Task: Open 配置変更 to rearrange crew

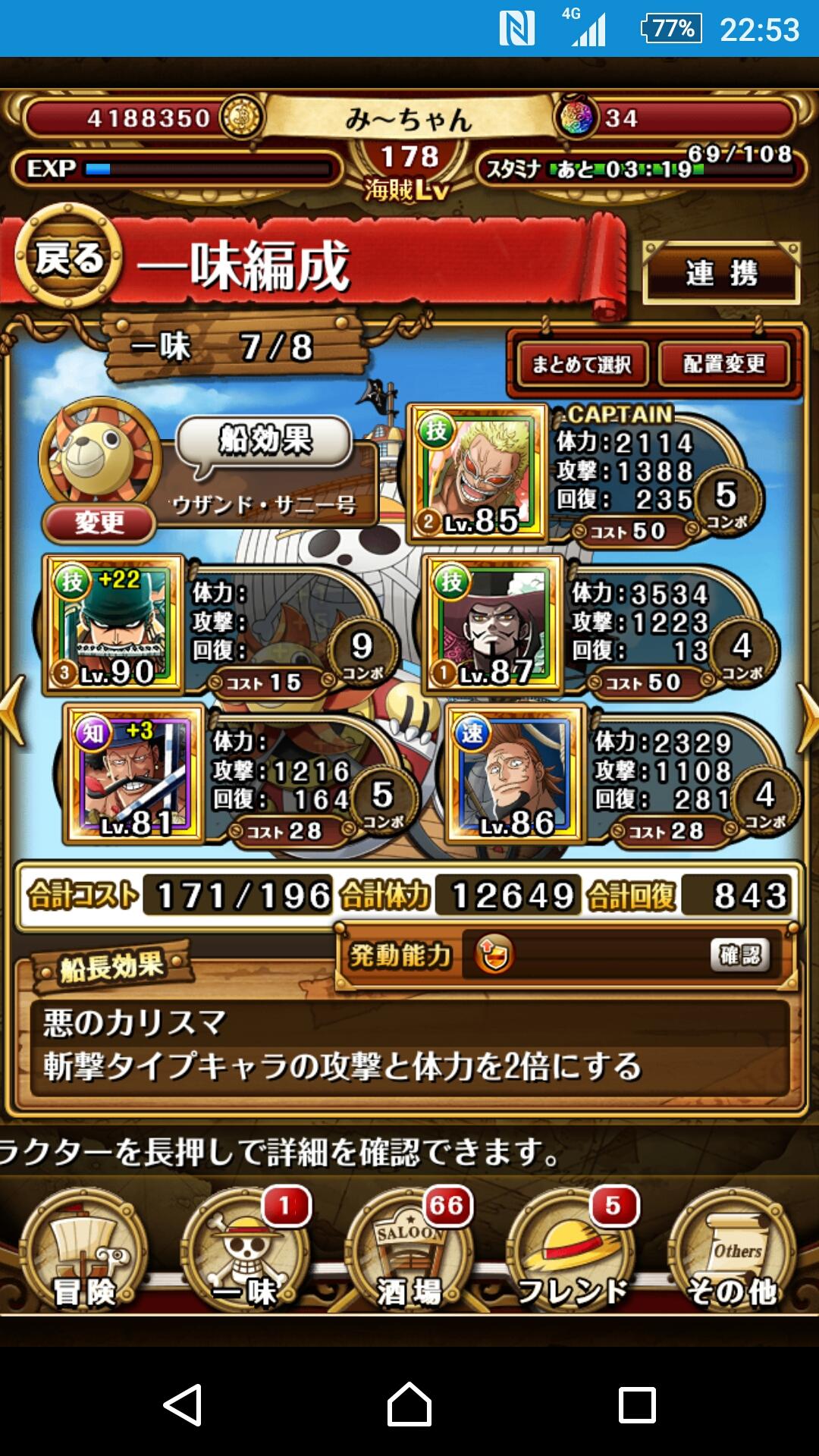Action: coord(724,364)
